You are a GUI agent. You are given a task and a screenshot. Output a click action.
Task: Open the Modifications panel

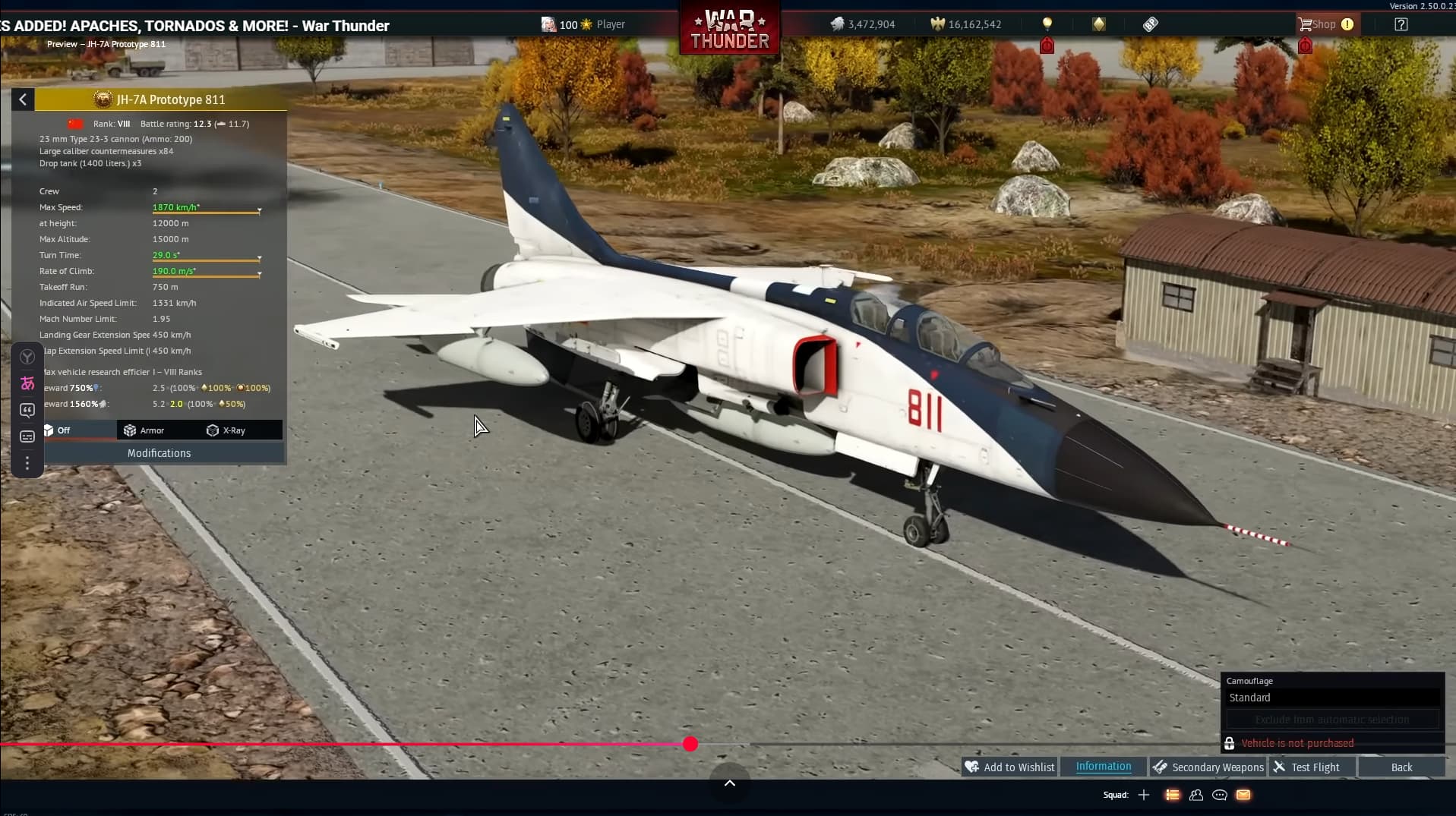coord(159,453)
